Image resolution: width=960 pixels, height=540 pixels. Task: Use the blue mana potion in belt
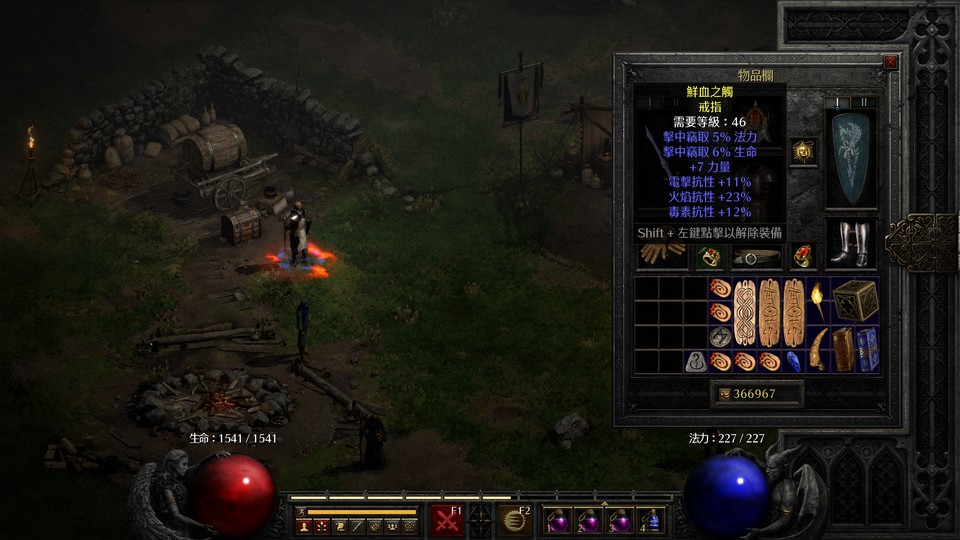pos(653,521)
